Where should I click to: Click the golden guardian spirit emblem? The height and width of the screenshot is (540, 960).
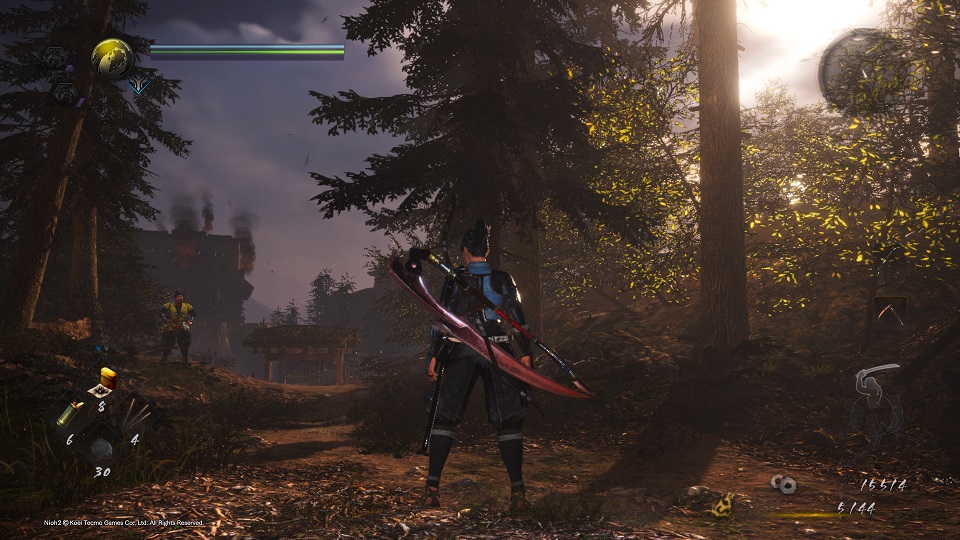[x=115, y=58]
